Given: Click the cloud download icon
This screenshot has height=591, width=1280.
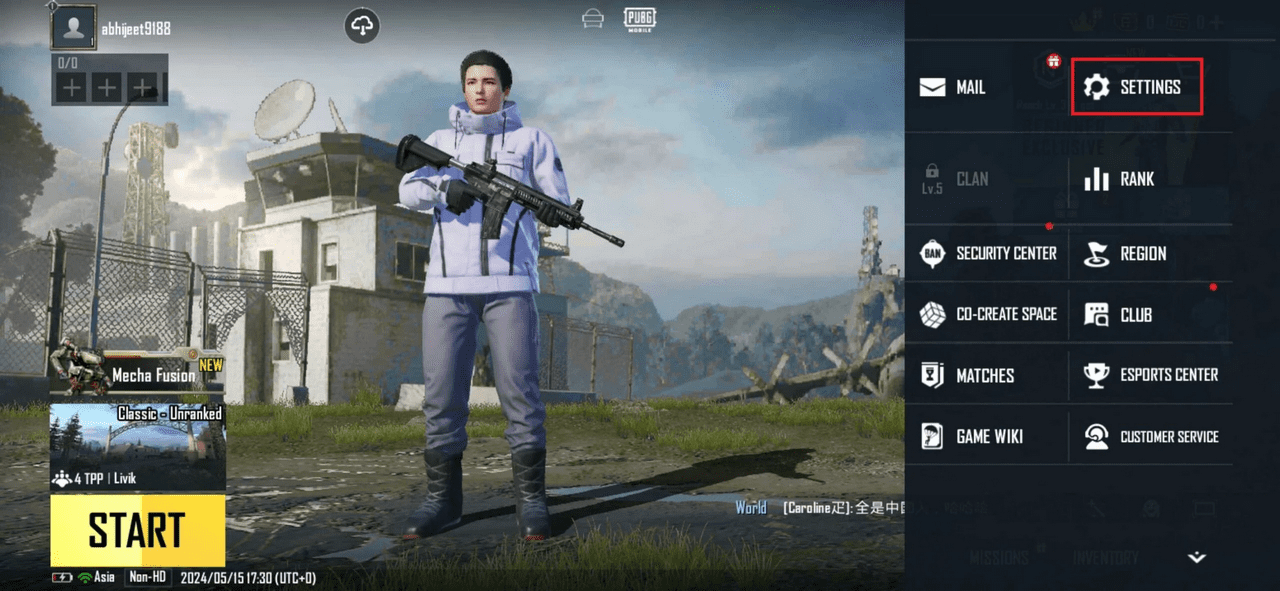Looking at the screenshot, I should coord(362,27).
